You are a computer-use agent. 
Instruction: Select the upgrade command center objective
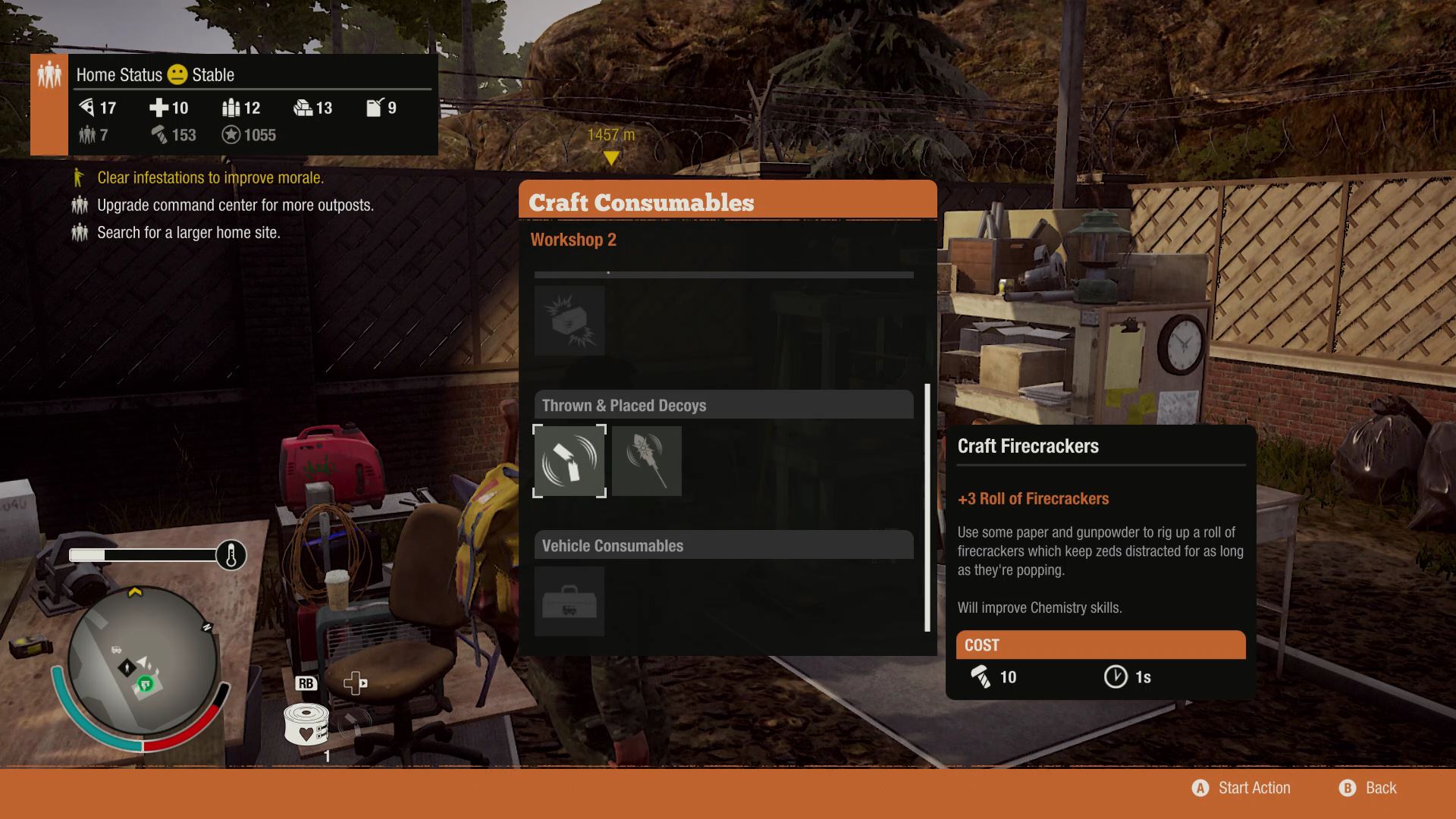pyautogui.click(x=235, y=205)
